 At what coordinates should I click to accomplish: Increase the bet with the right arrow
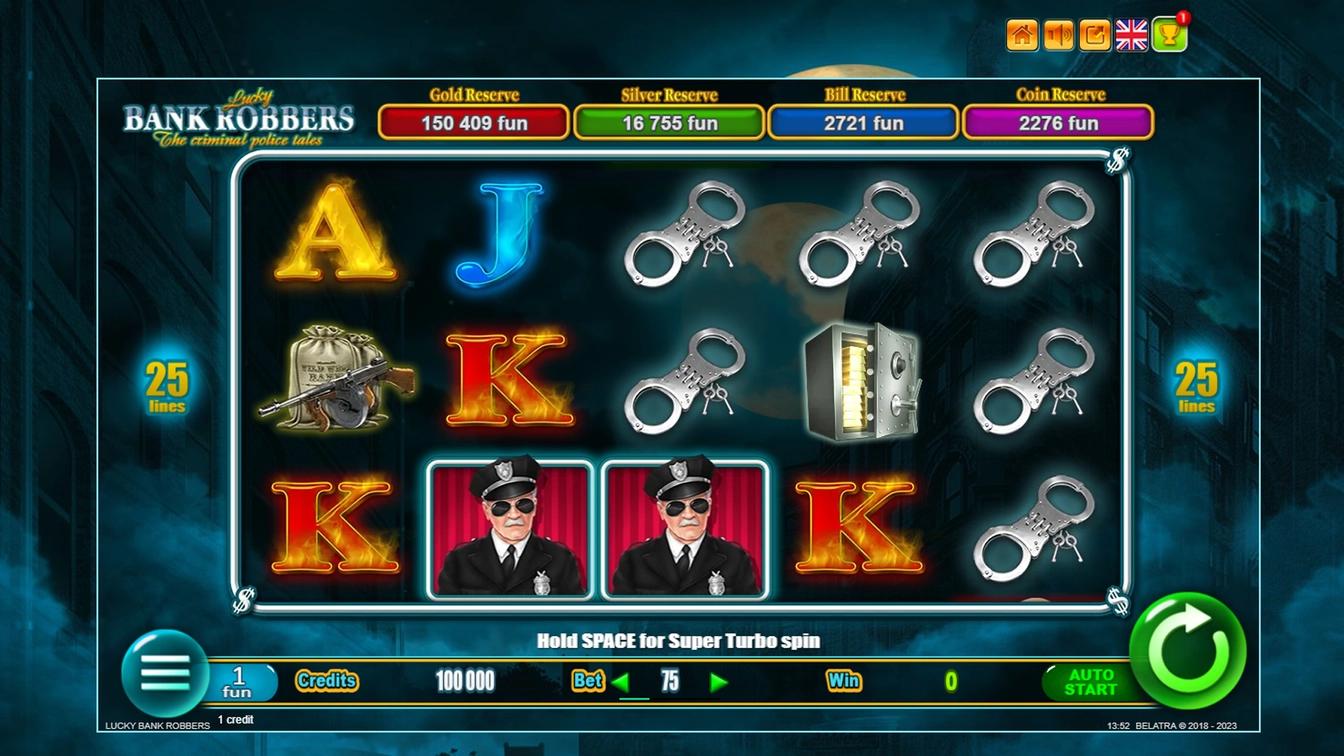click(718, 683)
